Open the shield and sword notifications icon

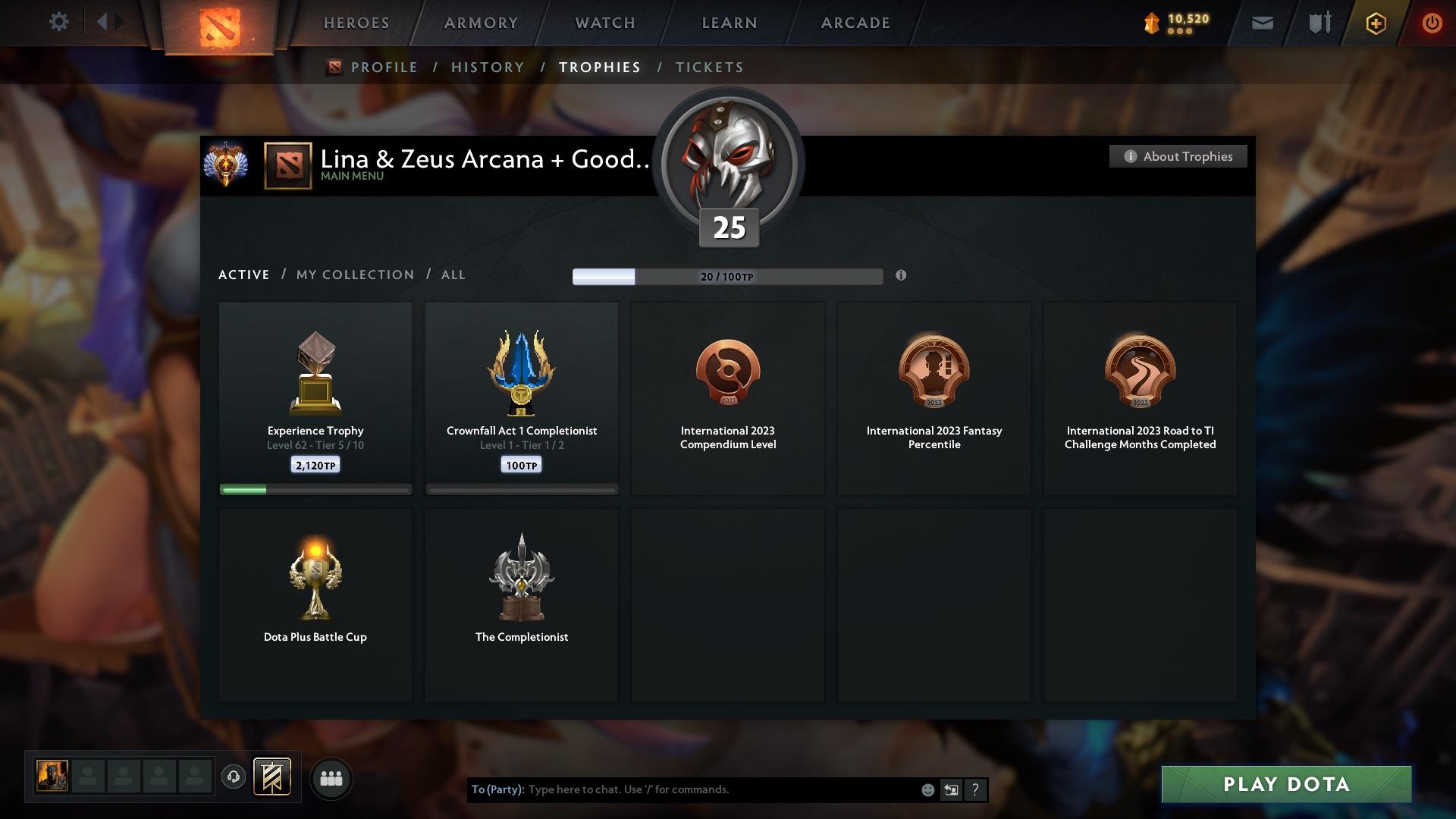click(x=1318, y=23)
